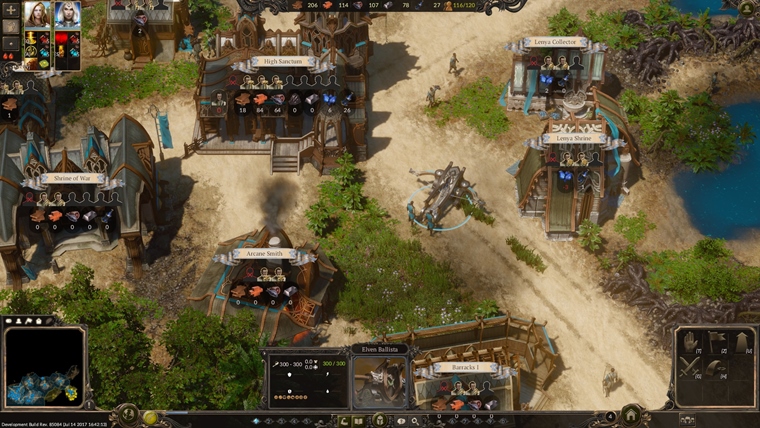Select the red-haired hero portrait
The height and width of the screenshot is (428, 760).
(37, 14)
